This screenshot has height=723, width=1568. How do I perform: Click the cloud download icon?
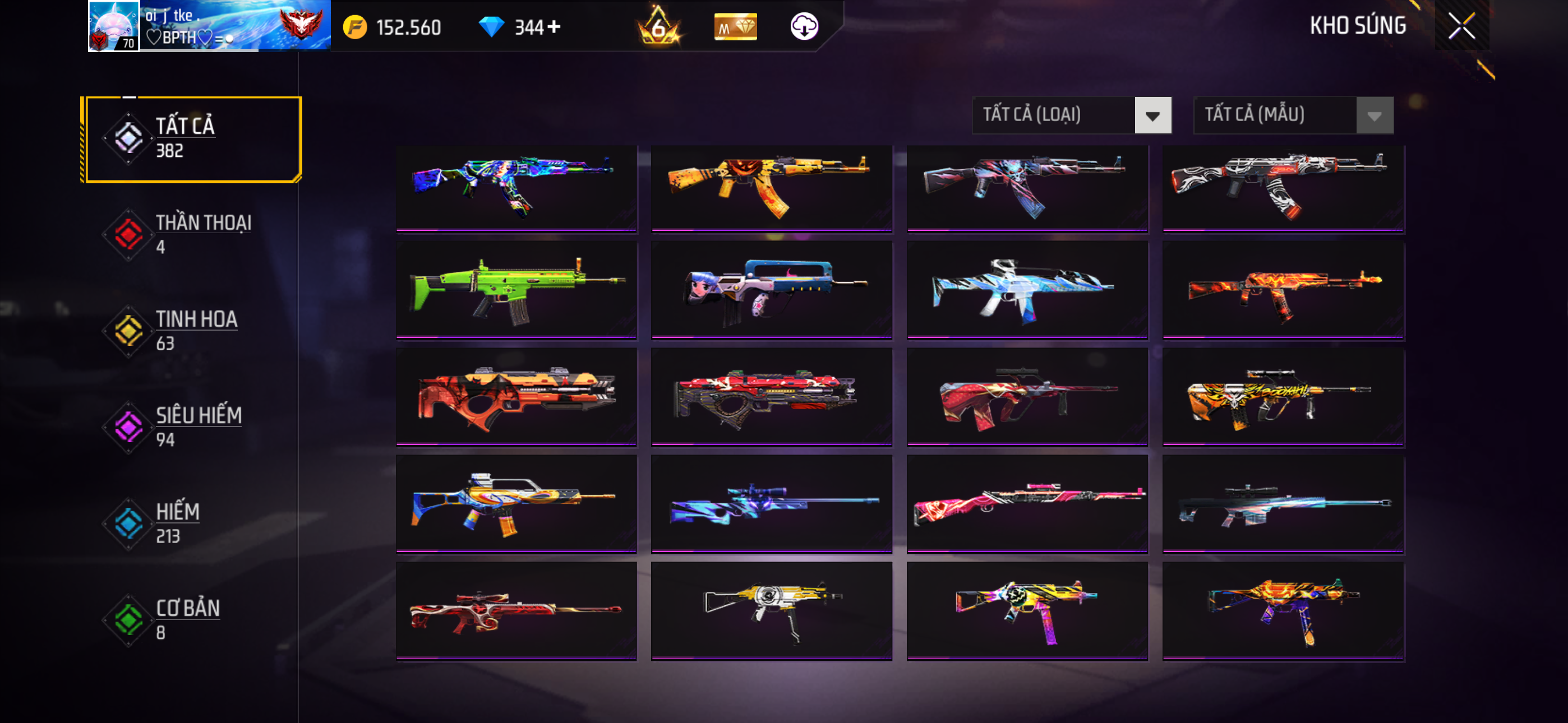804,26
